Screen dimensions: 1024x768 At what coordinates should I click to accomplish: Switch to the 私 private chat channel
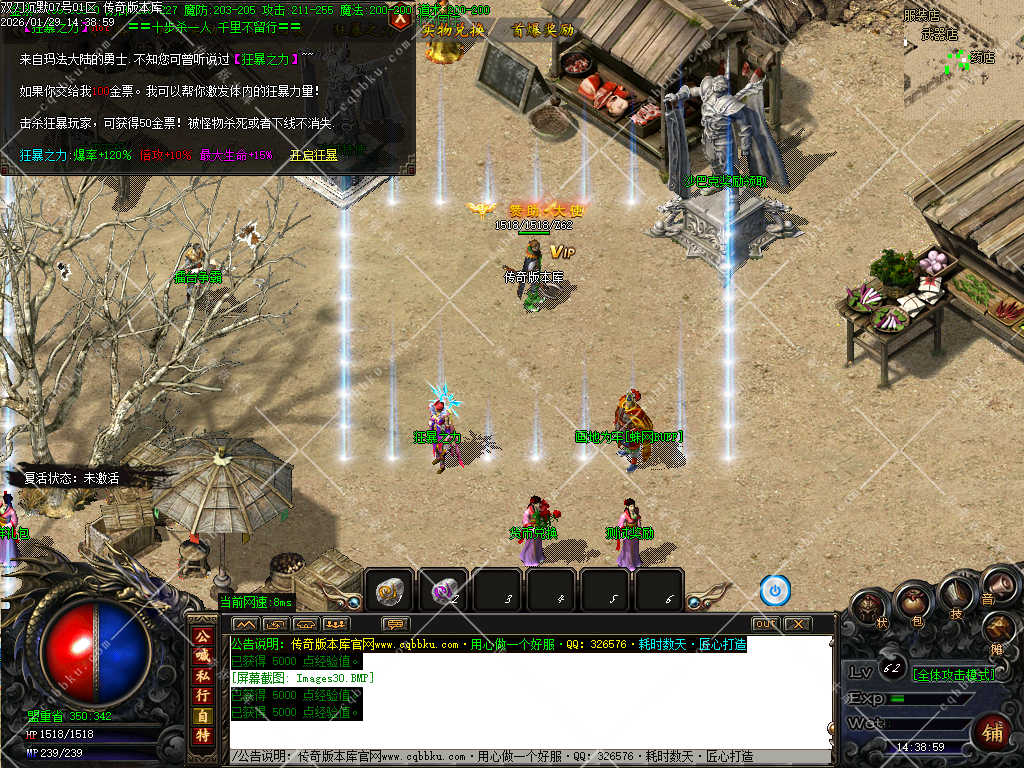pos(203,676)
